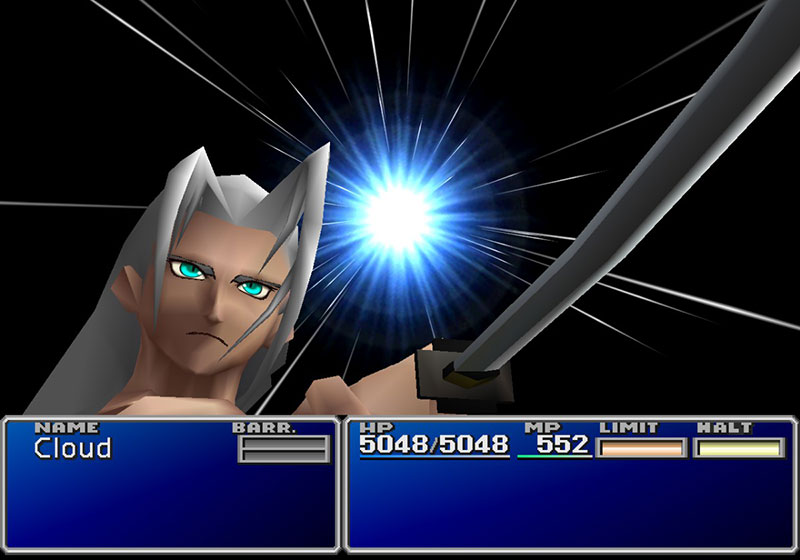Select Cloud in the party name list
The width and height of the screenshot is (800, 560).
pos(73,449)
